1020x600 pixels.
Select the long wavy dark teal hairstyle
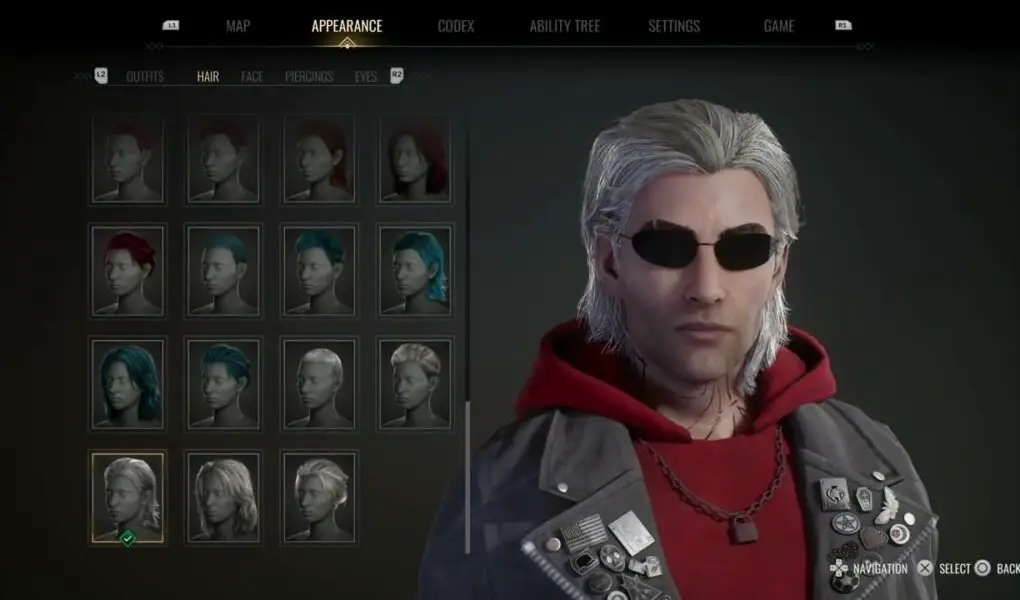pyautogui.click(x=127, y=383)
